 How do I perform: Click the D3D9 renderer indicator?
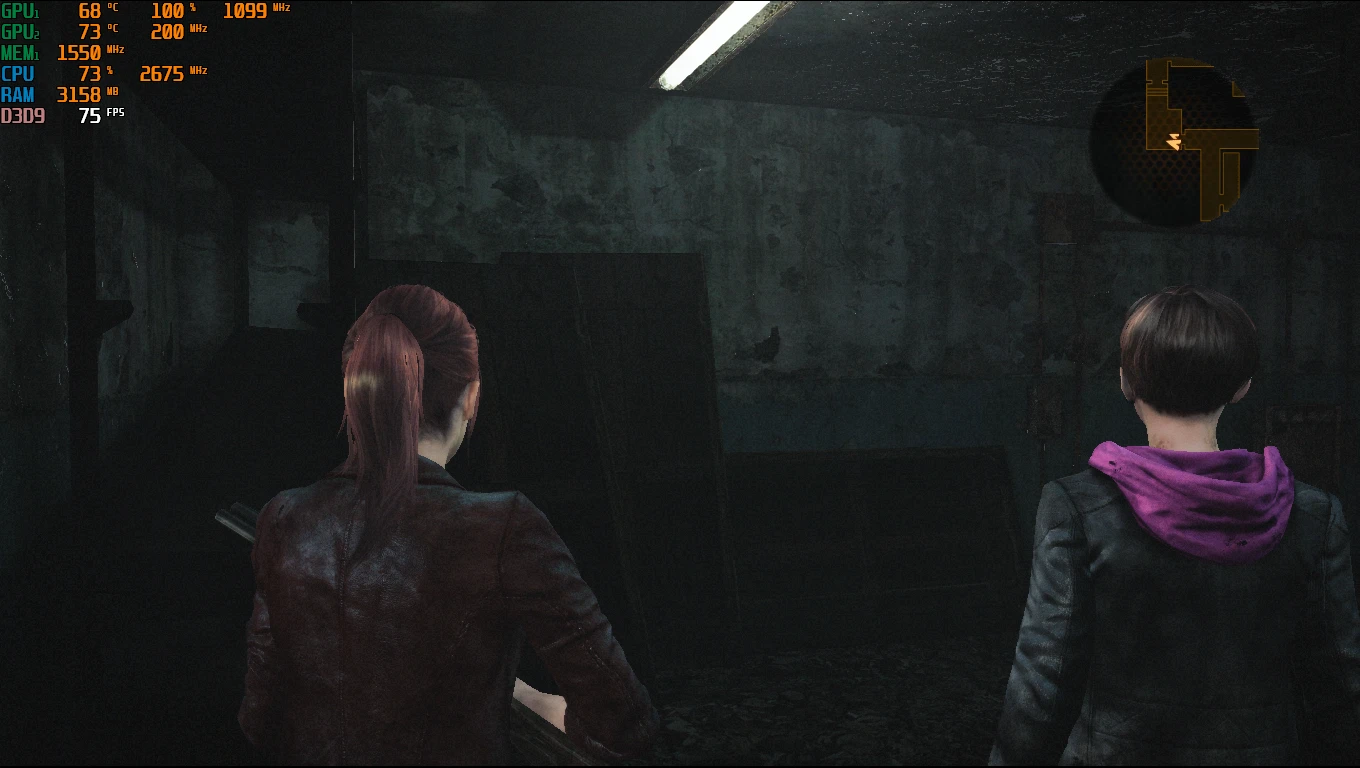24,116
